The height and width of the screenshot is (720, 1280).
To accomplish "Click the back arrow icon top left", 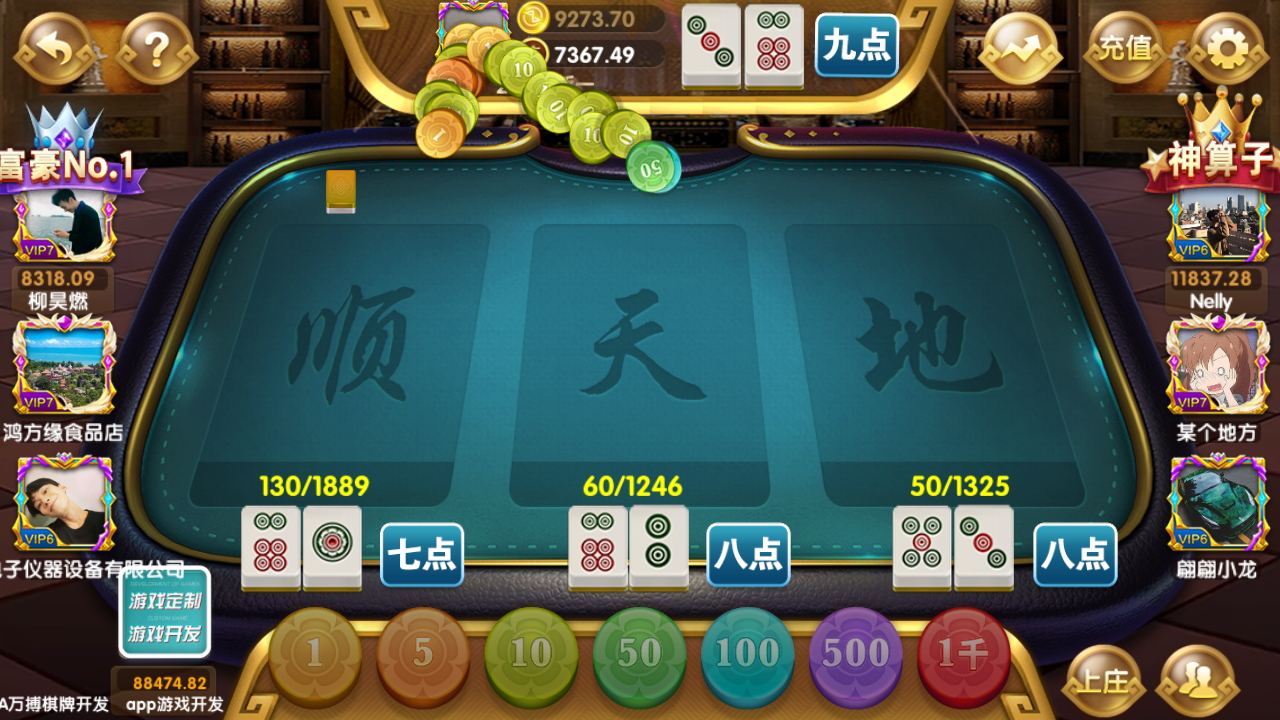I will tap(55, 45).
